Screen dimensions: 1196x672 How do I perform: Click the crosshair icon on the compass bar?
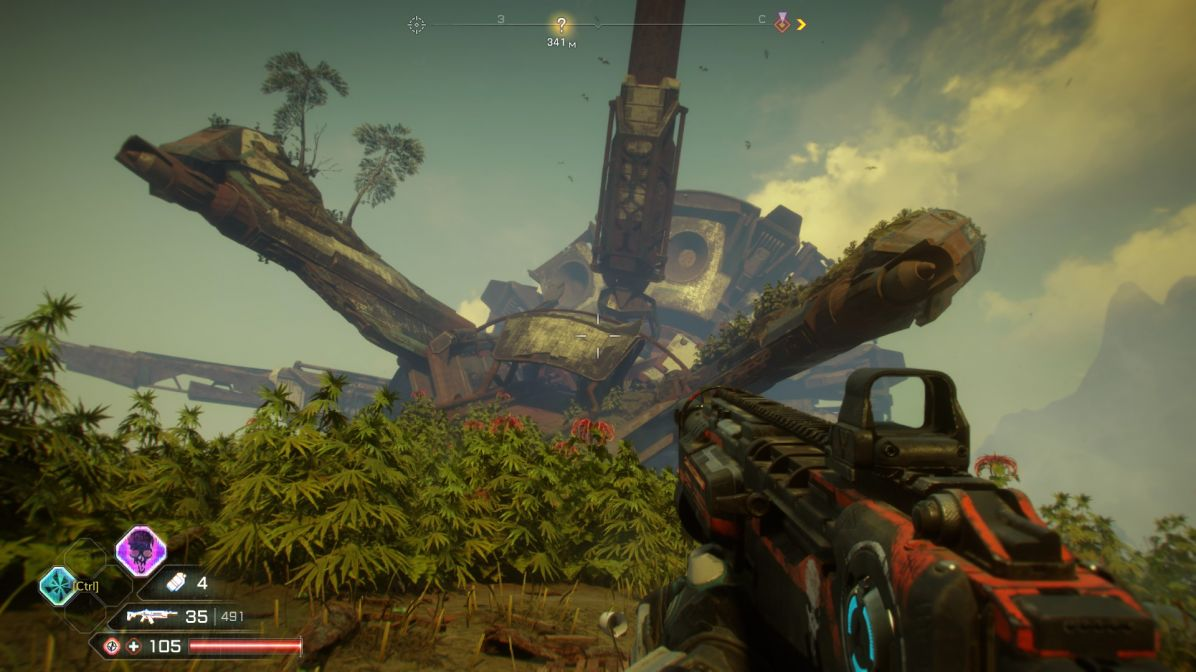pos(416,25)
